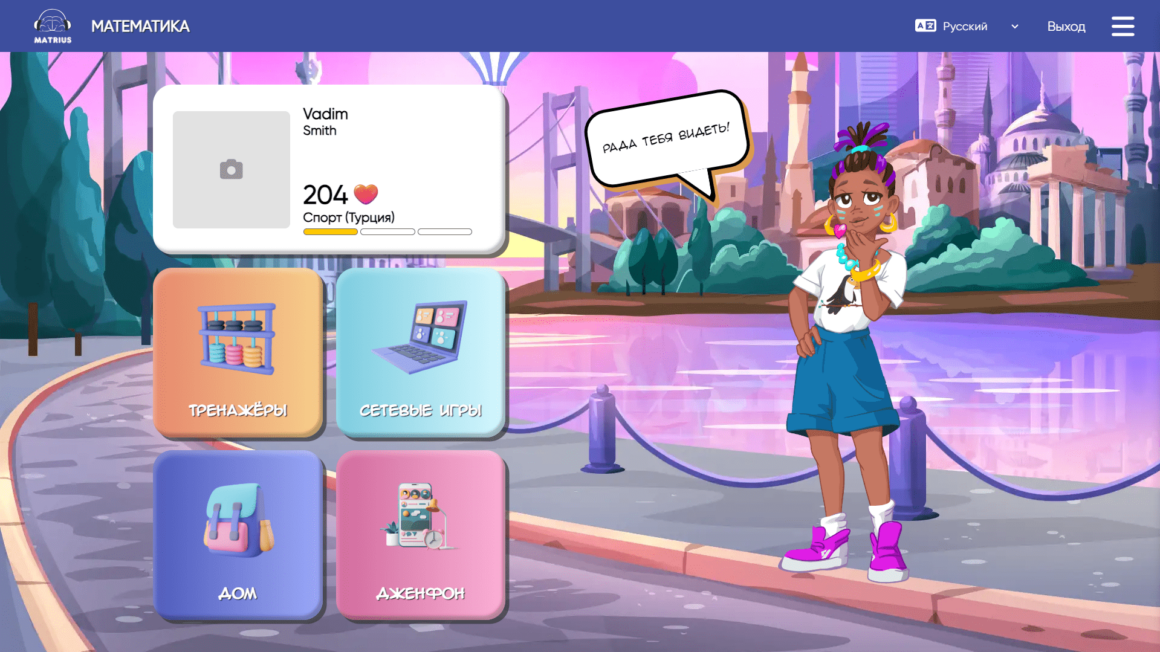Screen dimensions: 1160x652
Task: Open the Дженфон phone tile
Action: (421, 535)
